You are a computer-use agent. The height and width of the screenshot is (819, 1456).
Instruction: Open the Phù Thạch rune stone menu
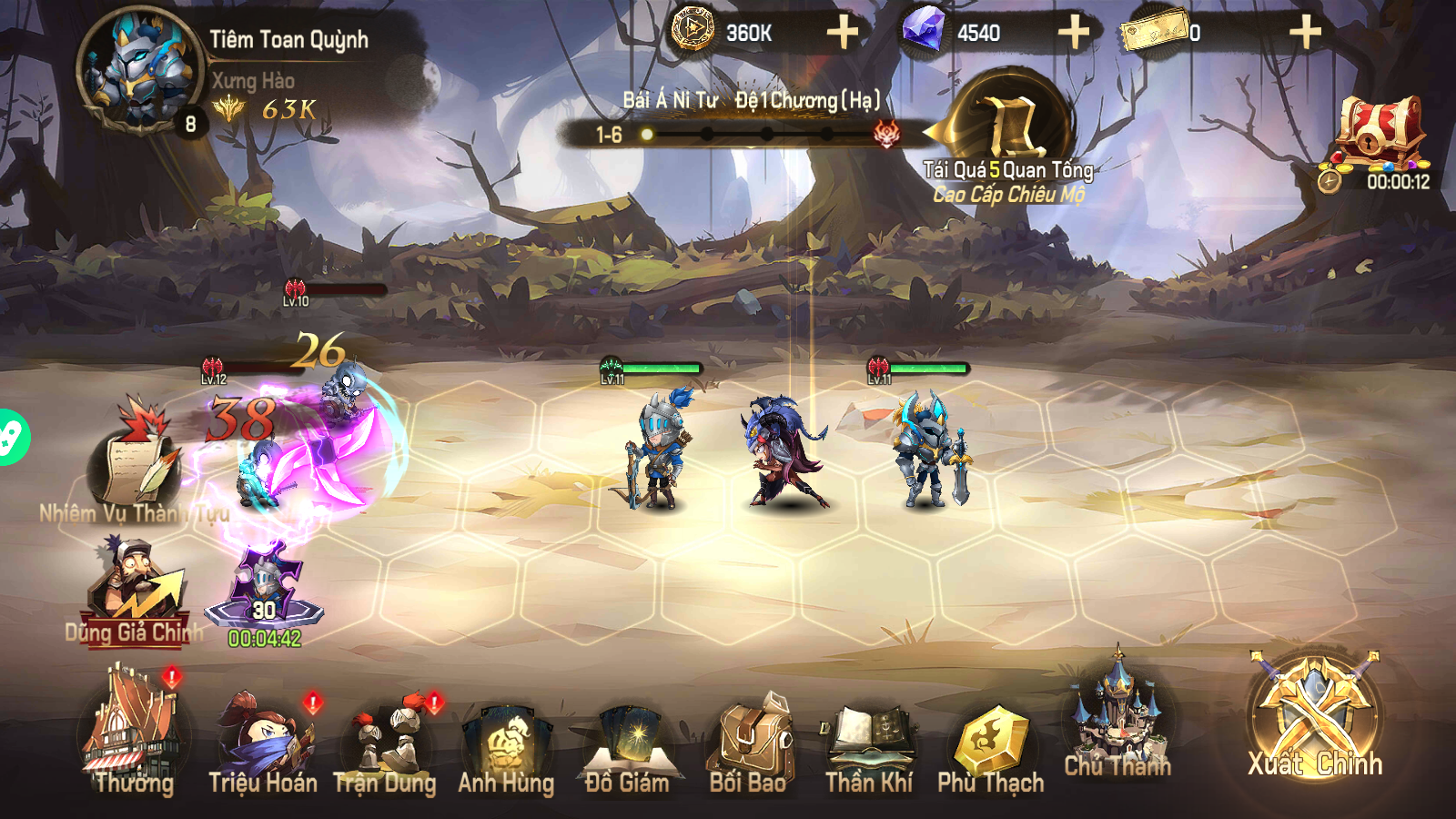(994, 737)
